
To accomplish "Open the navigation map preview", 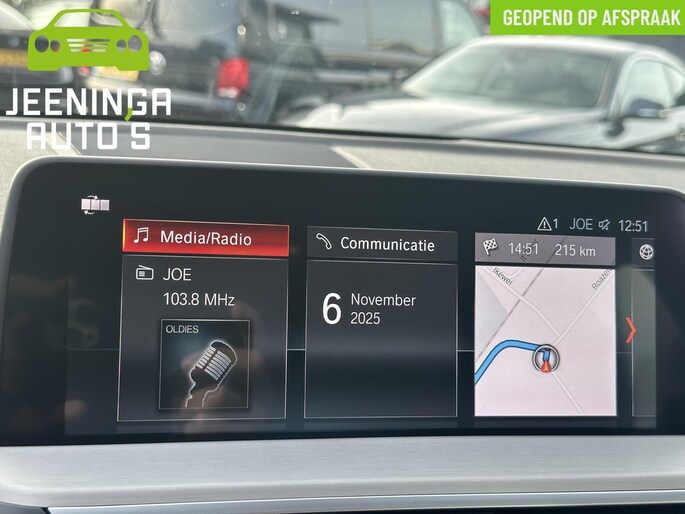I will (x=544, y=341).
